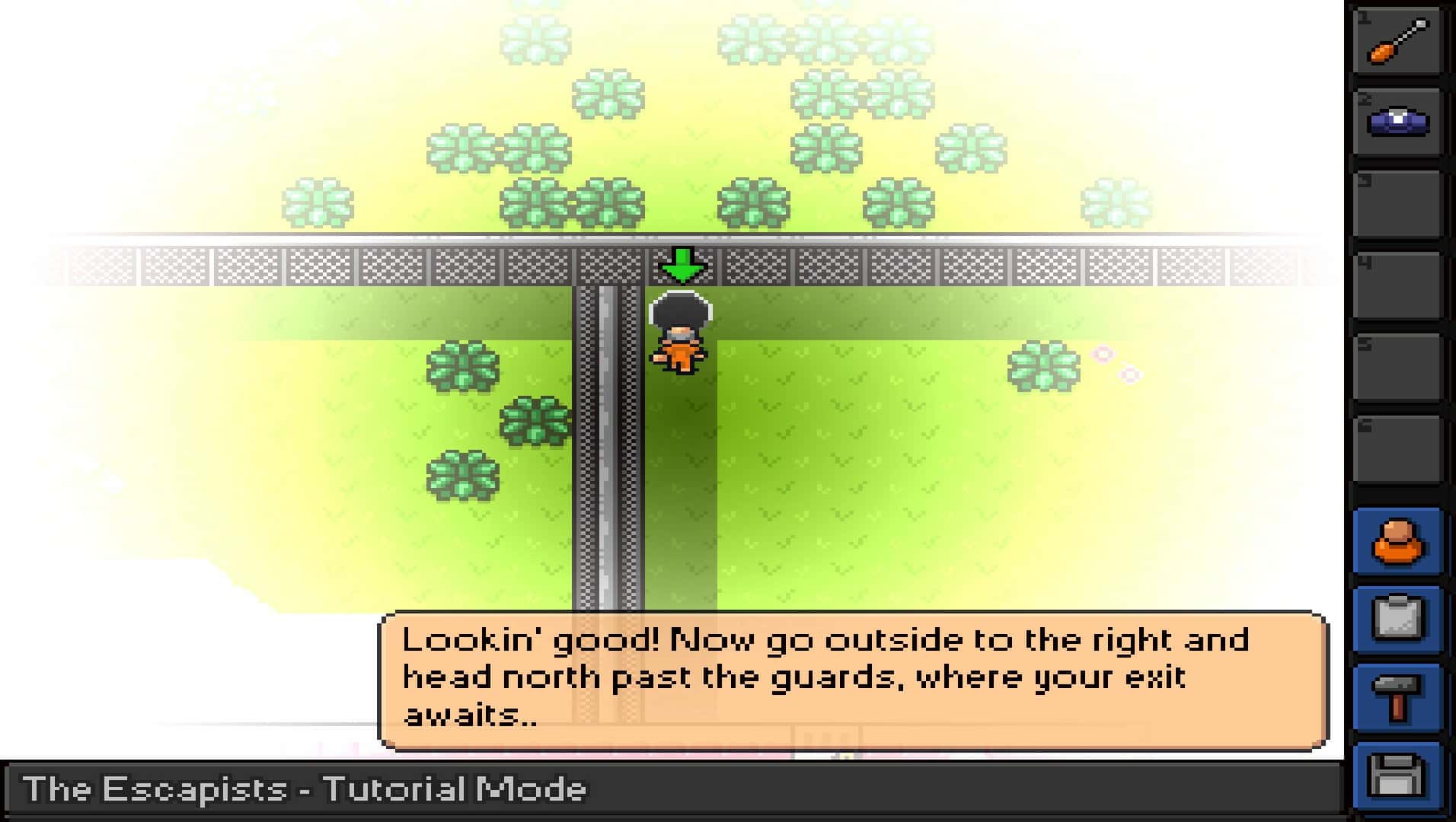
Task: Open the clipboard notepad icon
Action: (1400, 618)
